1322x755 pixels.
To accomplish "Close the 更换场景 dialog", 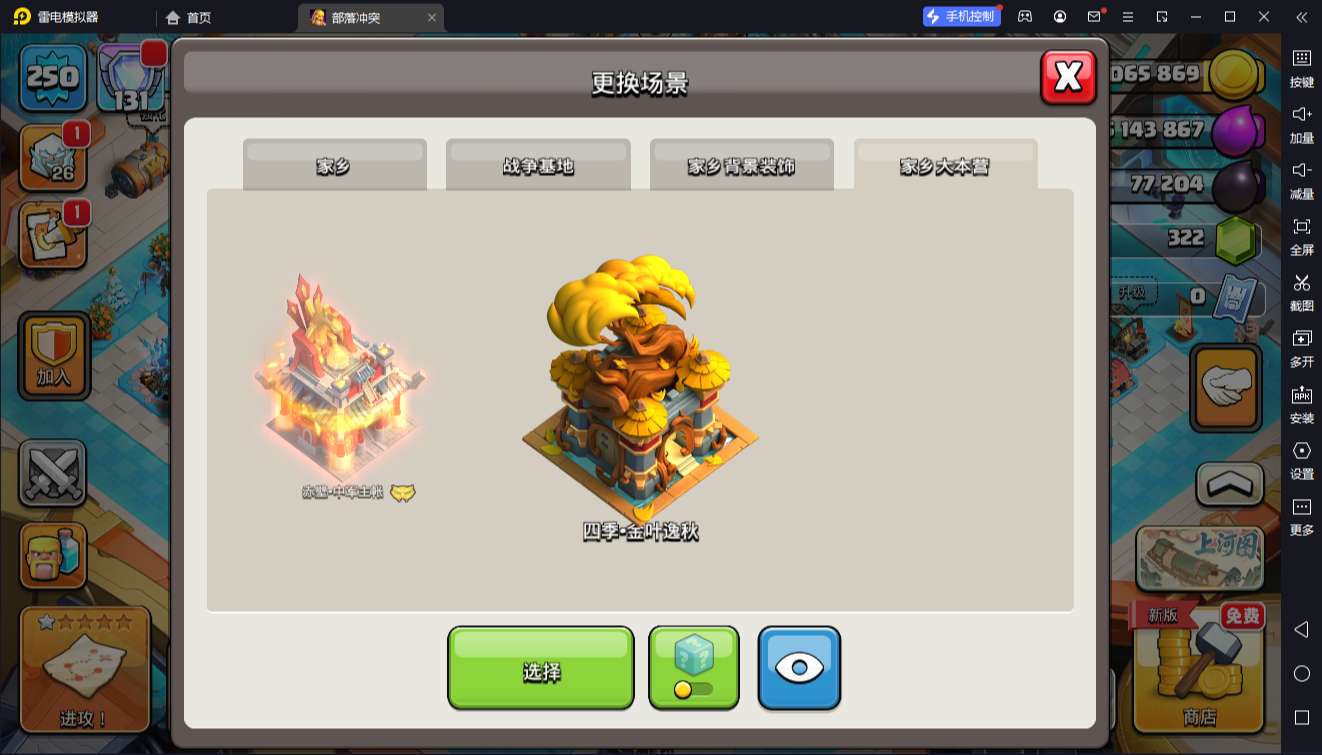I will (1068, 77).
